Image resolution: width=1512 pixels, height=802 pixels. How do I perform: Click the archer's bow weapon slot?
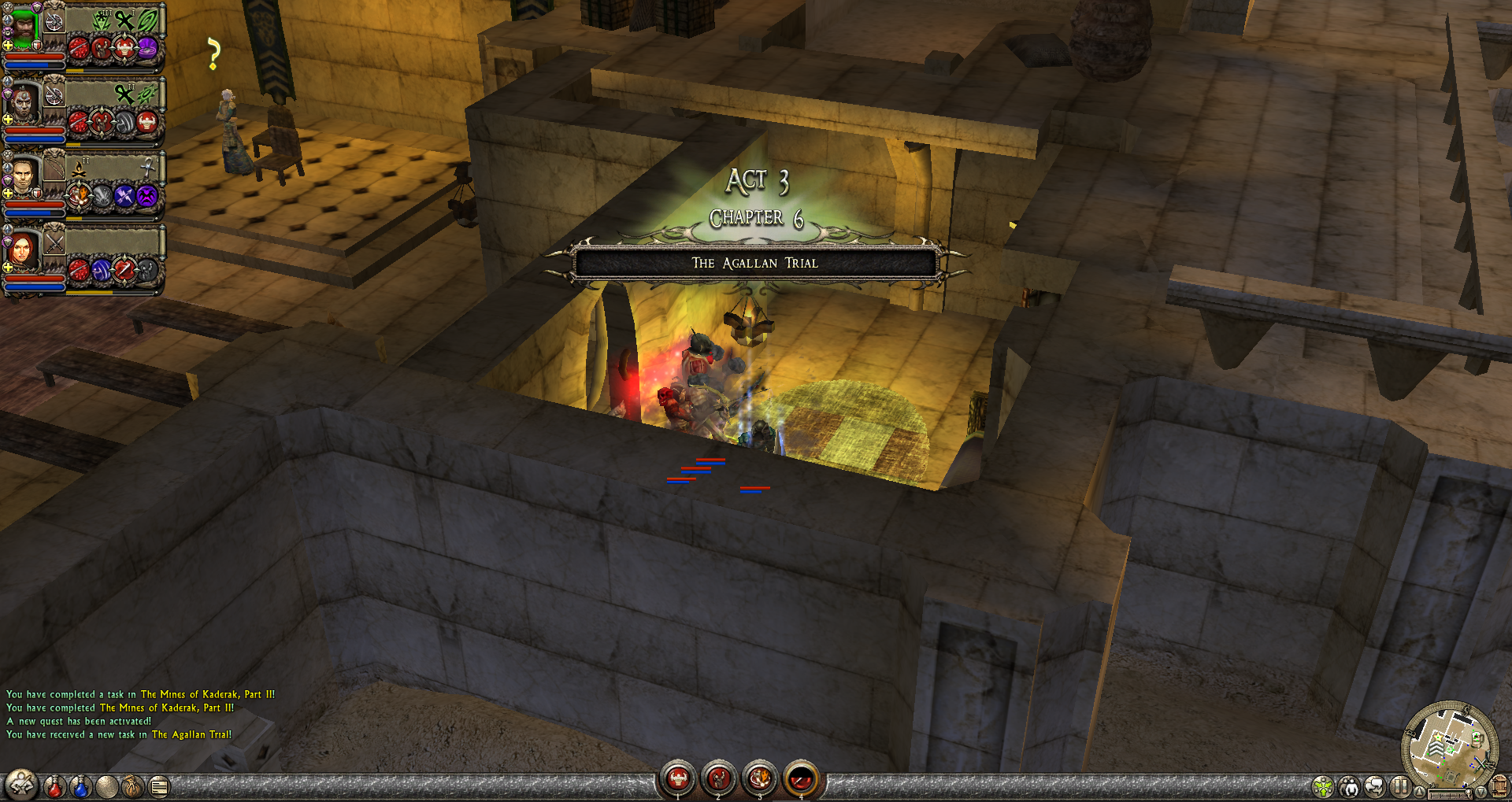54,168
